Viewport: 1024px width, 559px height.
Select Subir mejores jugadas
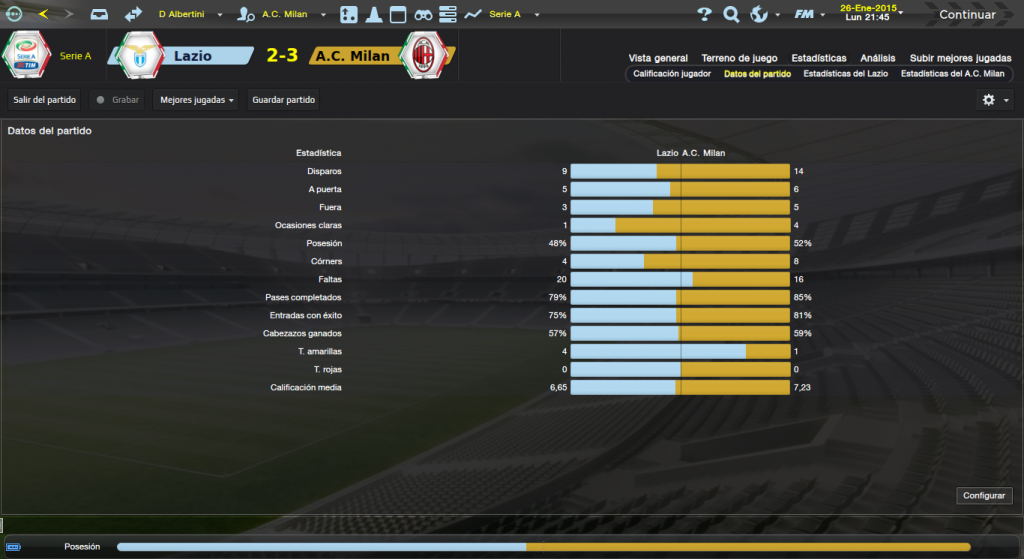(x=959, y=58)
